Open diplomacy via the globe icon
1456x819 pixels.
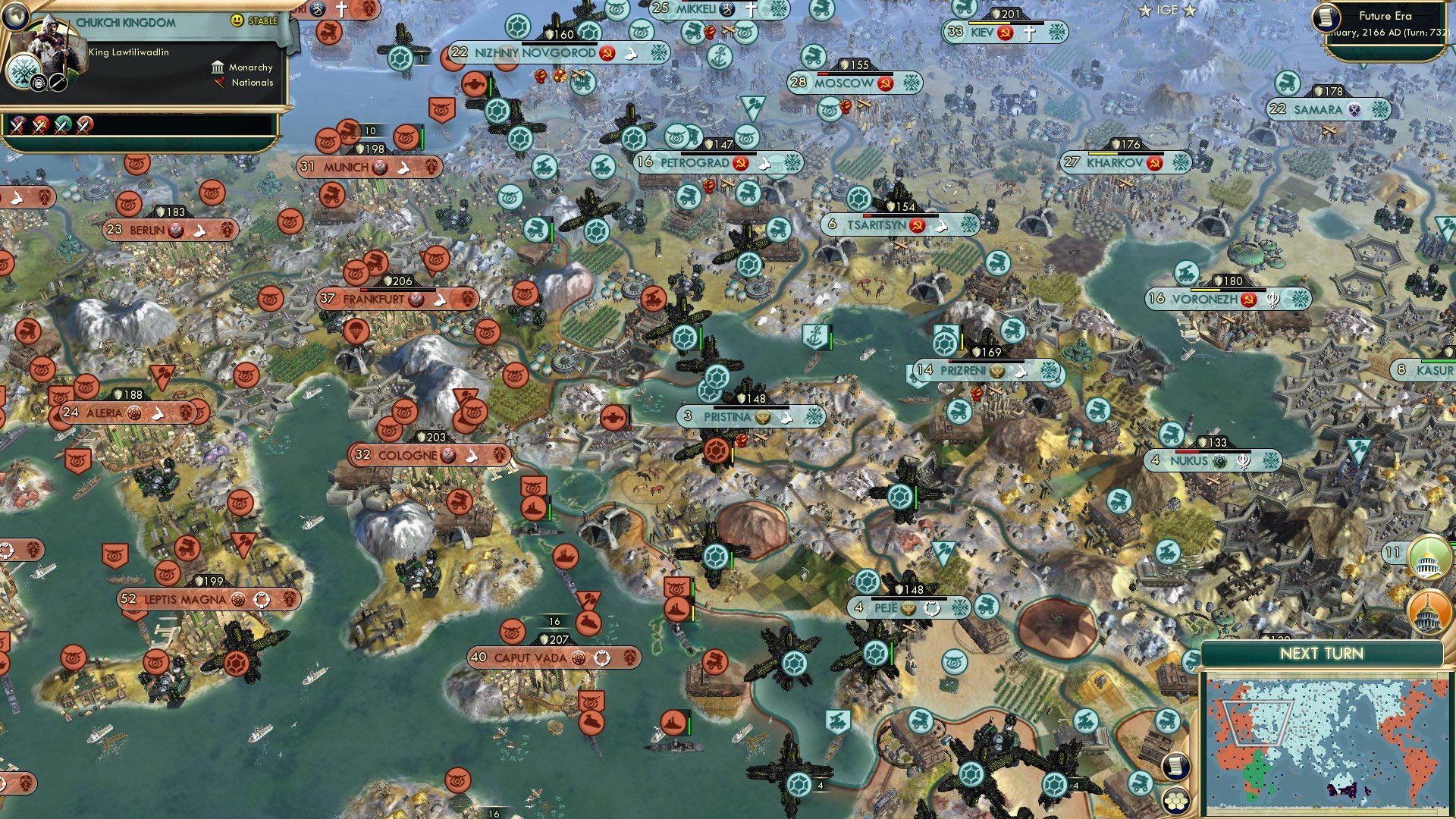tap(16, 17)
